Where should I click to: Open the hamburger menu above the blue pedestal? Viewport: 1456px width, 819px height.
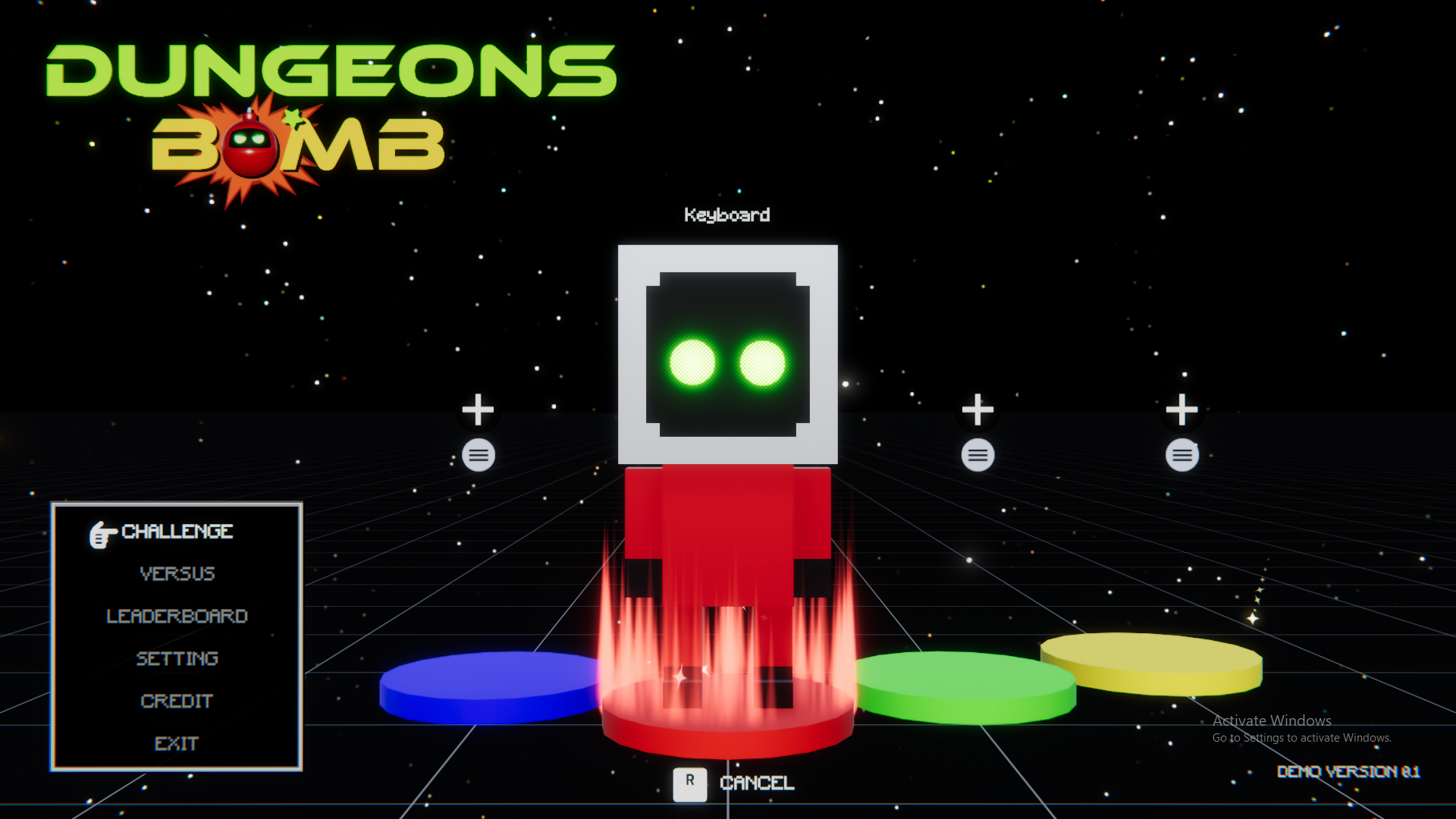coord(478,455)
